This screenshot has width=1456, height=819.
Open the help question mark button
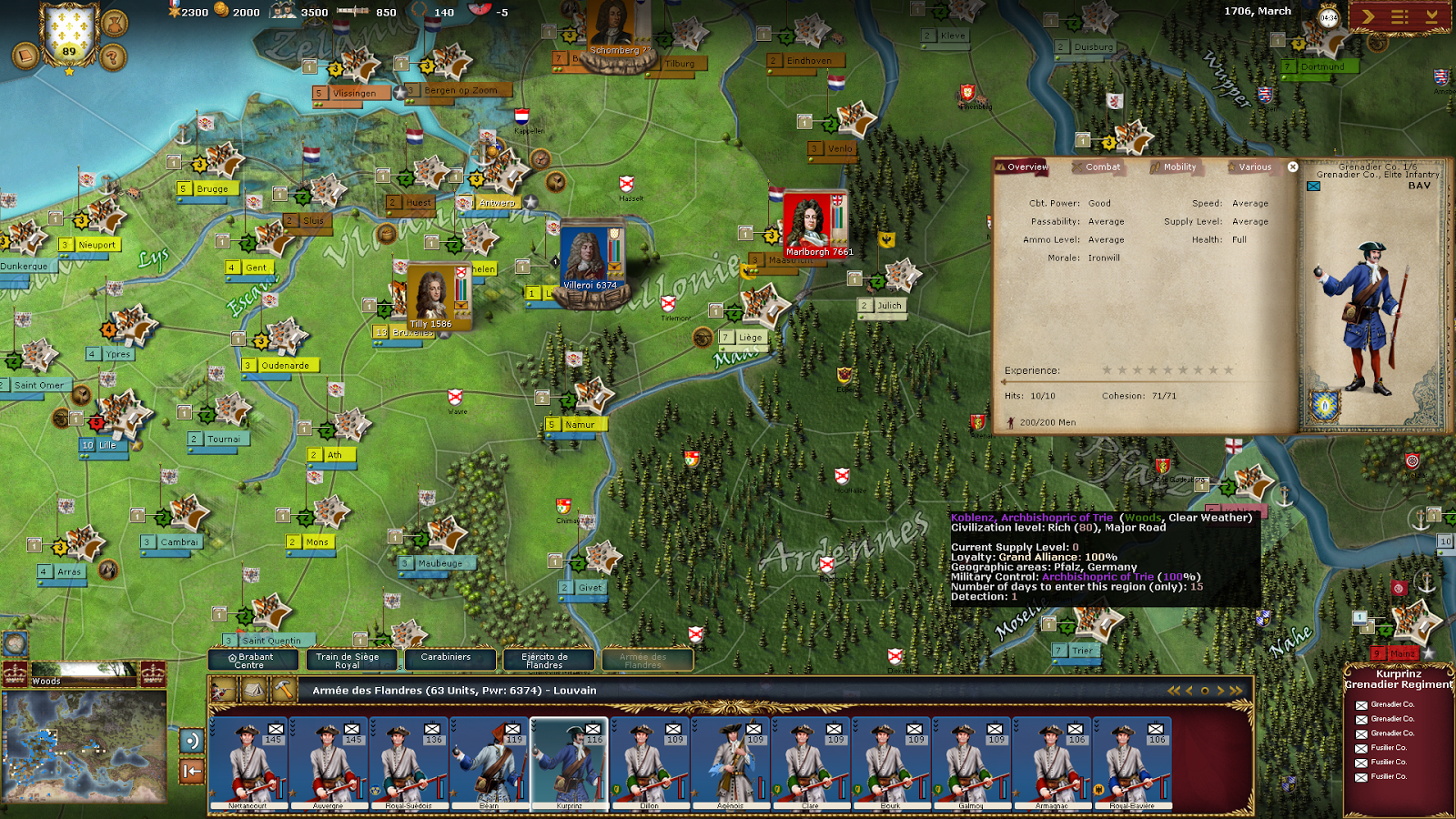point(112,58)
